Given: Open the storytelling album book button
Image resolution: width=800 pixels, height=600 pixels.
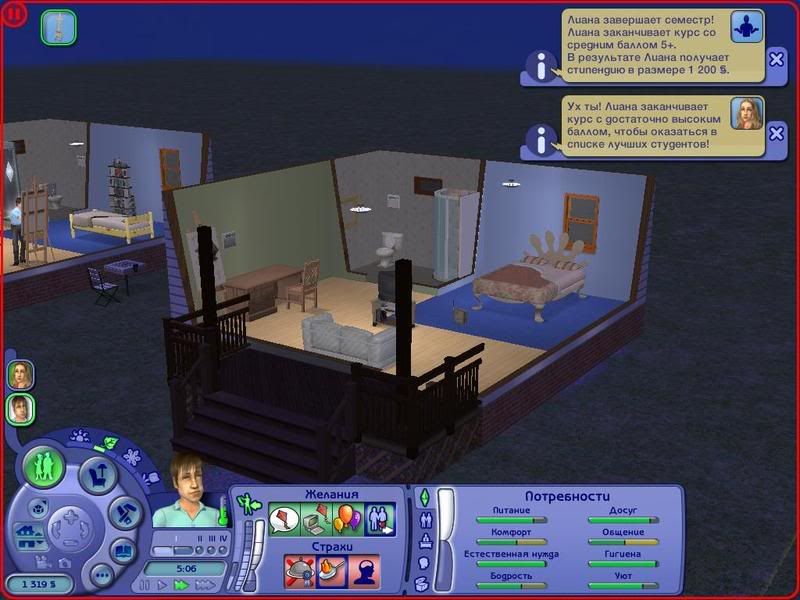Looking at the screenshot, I should tap(124, 551).
